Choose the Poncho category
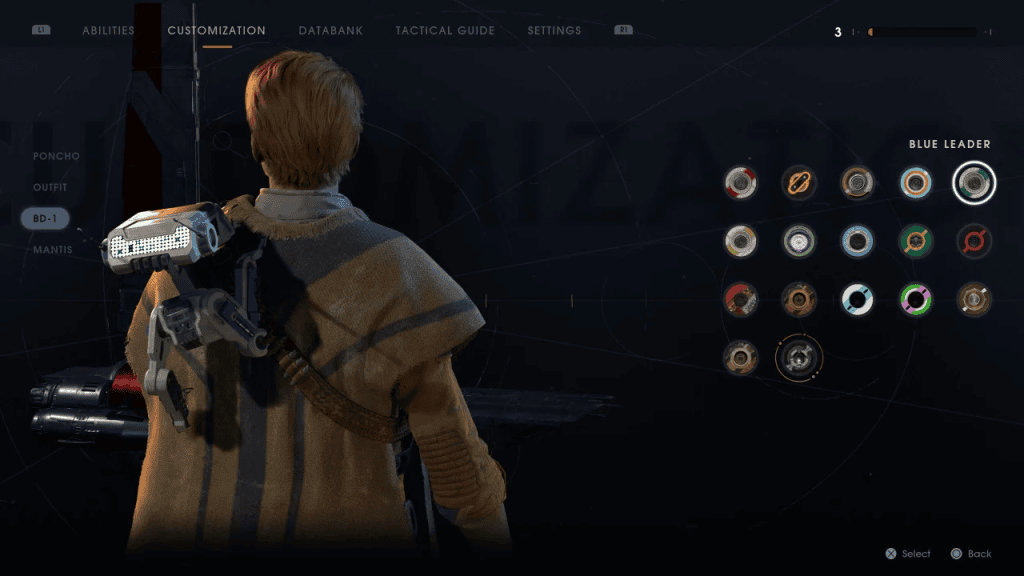Viewport: 1024px width, 576px height. click(x=56, y=156)
